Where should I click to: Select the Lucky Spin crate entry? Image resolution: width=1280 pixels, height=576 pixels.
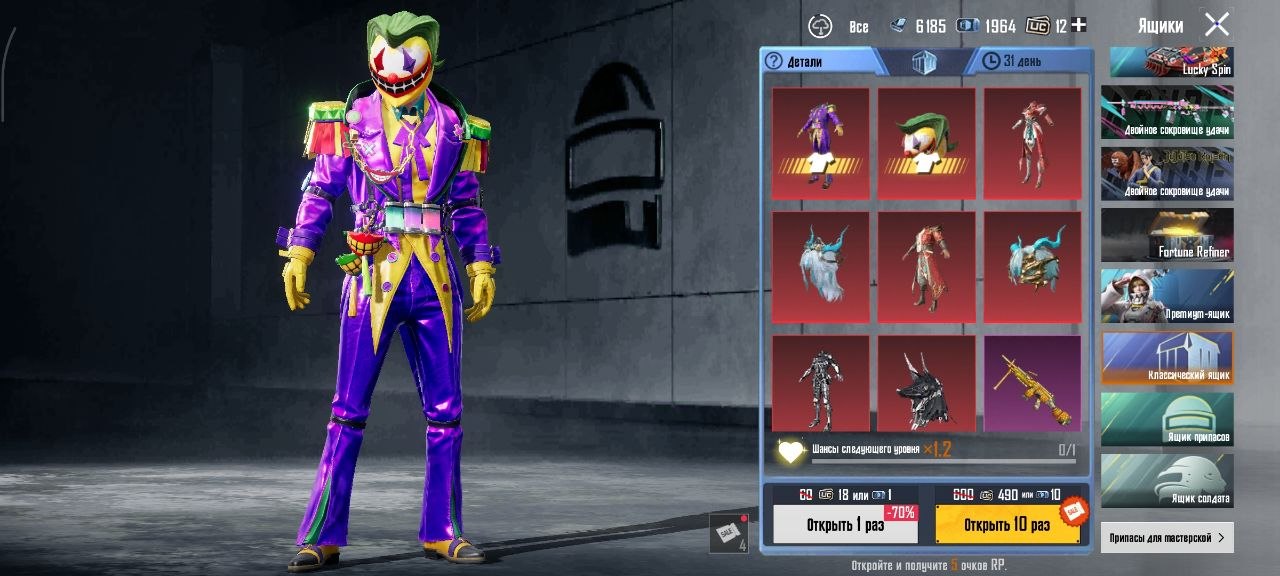pyautogui.click(x=1167, y=62)
